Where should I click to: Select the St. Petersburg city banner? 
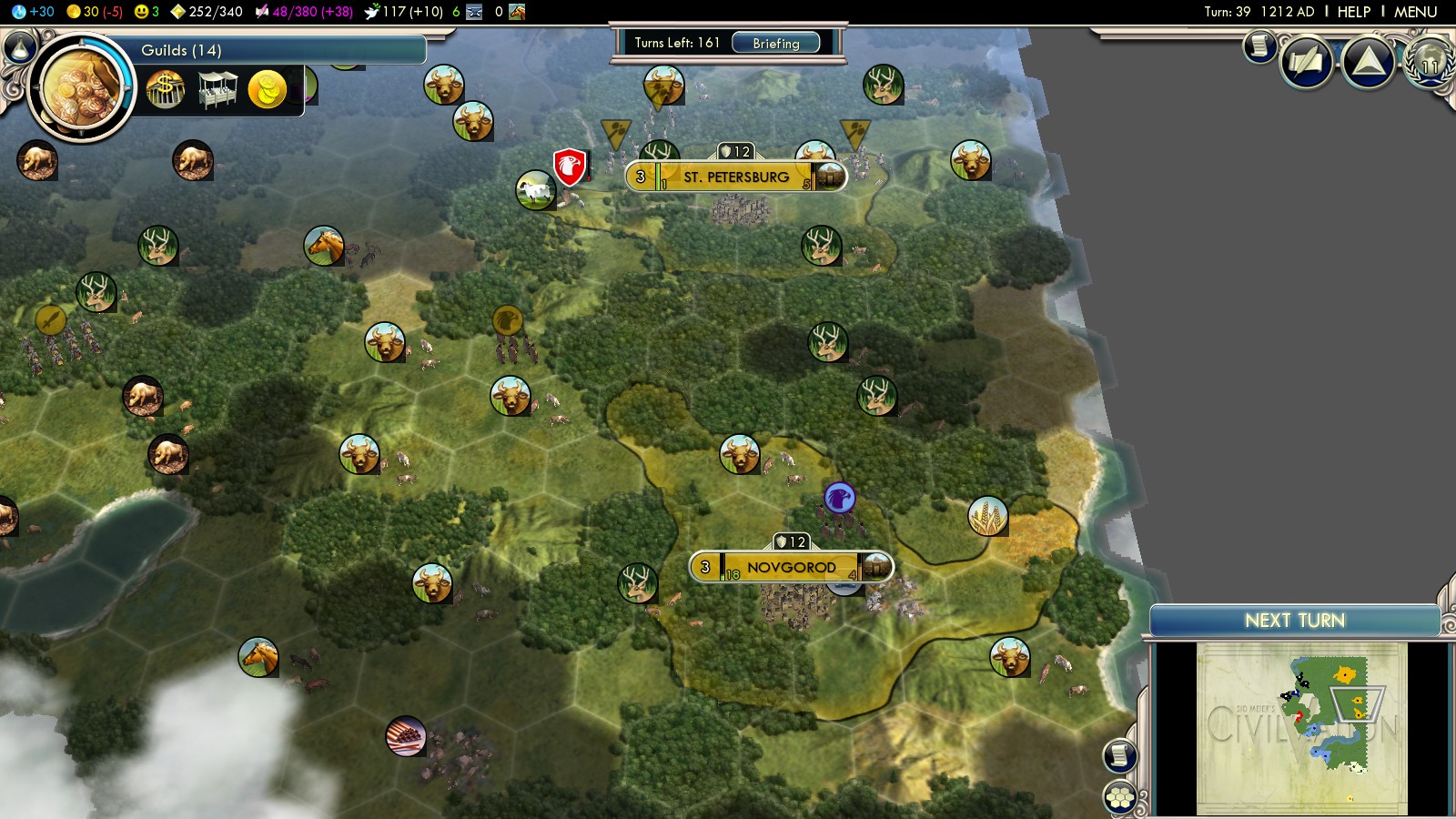[735, 177]
